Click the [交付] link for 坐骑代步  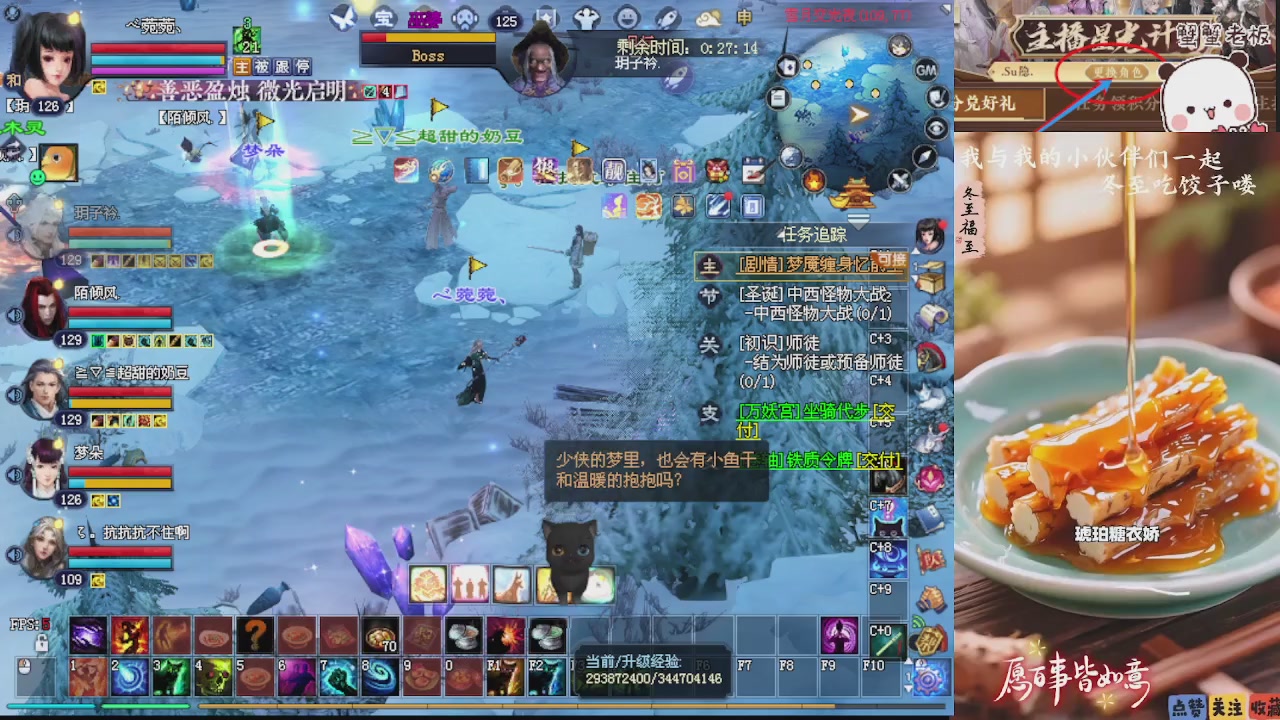(x=886, y=411)
